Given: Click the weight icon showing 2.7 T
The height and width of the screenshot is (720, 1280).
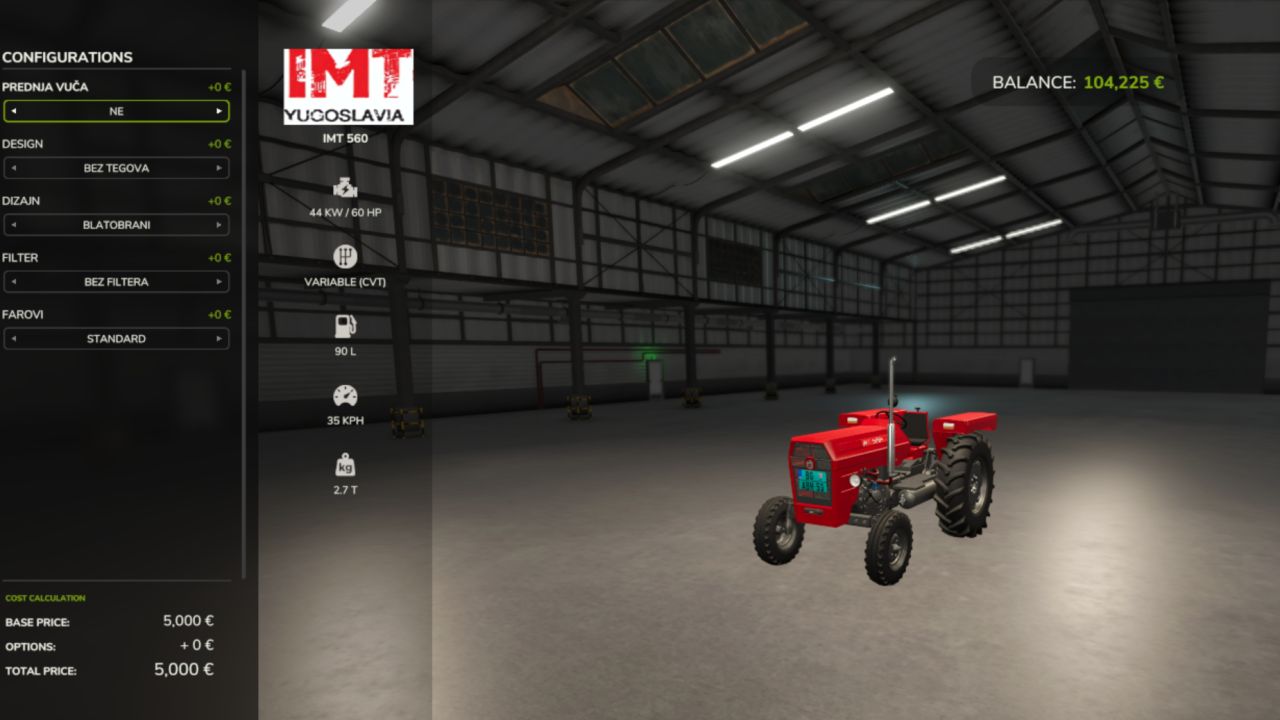Looking at the screenshot, I should (344, 464).
